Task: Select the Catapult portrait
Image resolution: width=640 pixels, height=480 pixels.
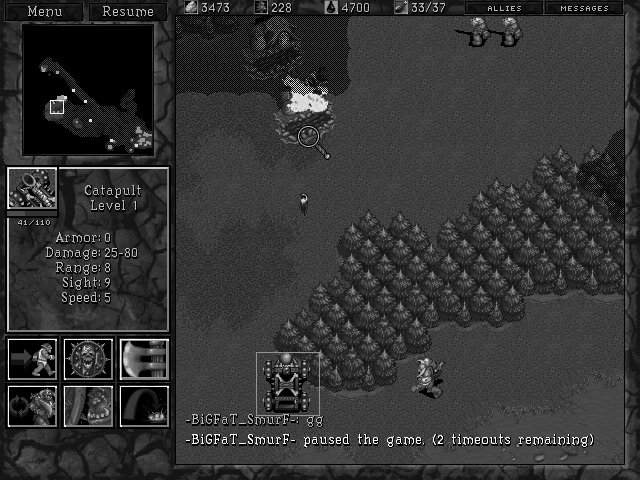Action: [32, 190]
